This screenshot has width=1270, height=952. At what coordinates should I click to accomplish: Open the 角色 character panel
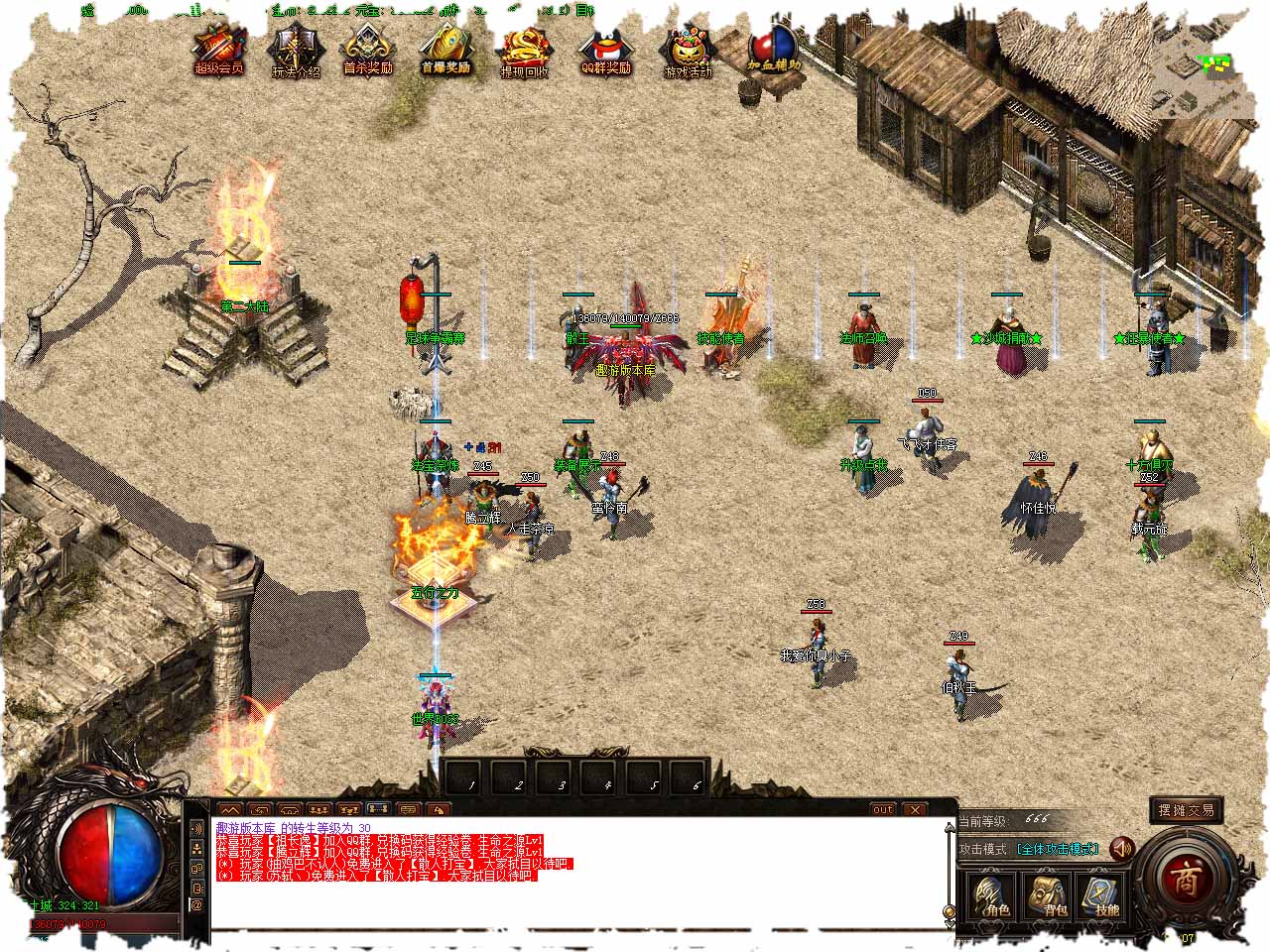(x=991, y=897)
